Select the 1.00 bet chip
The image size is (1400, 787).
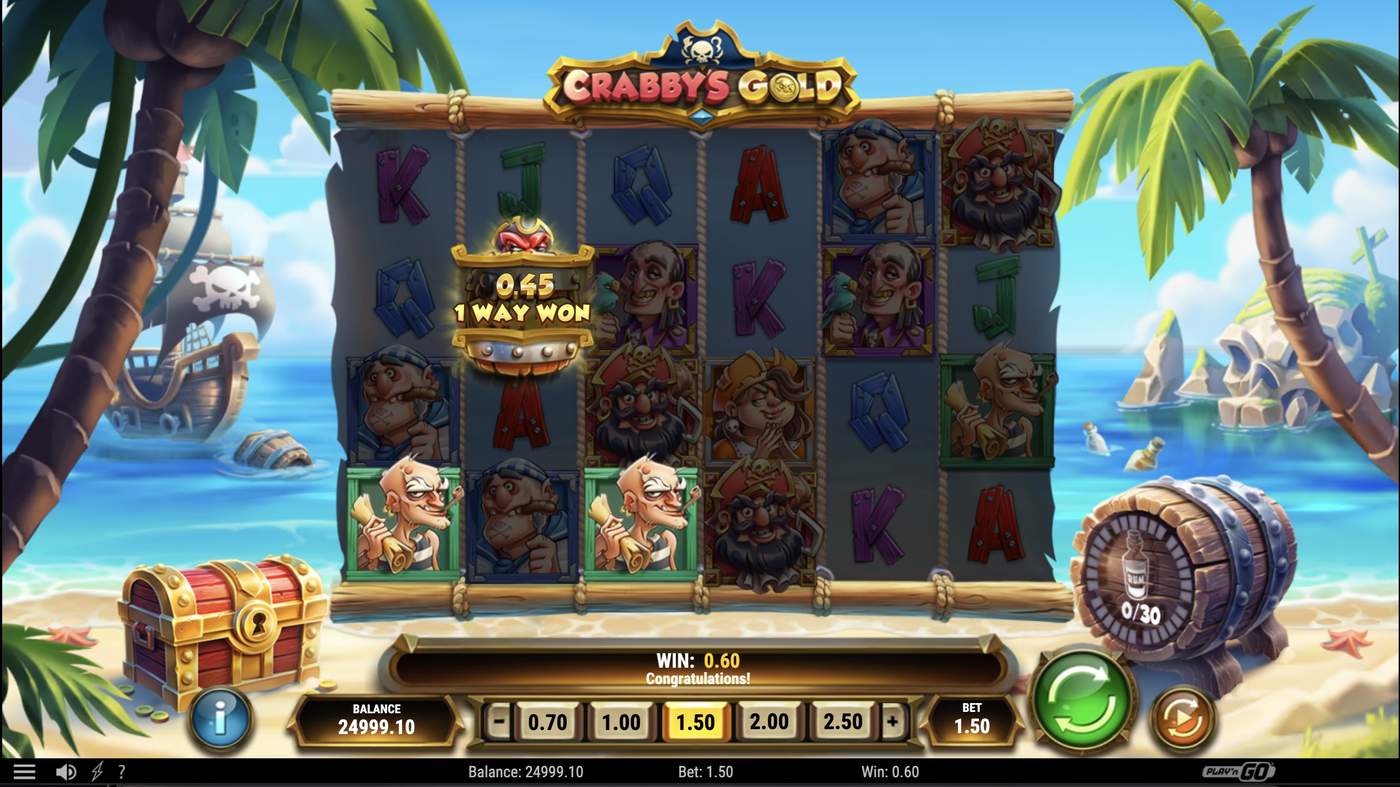tap(622, 720)
